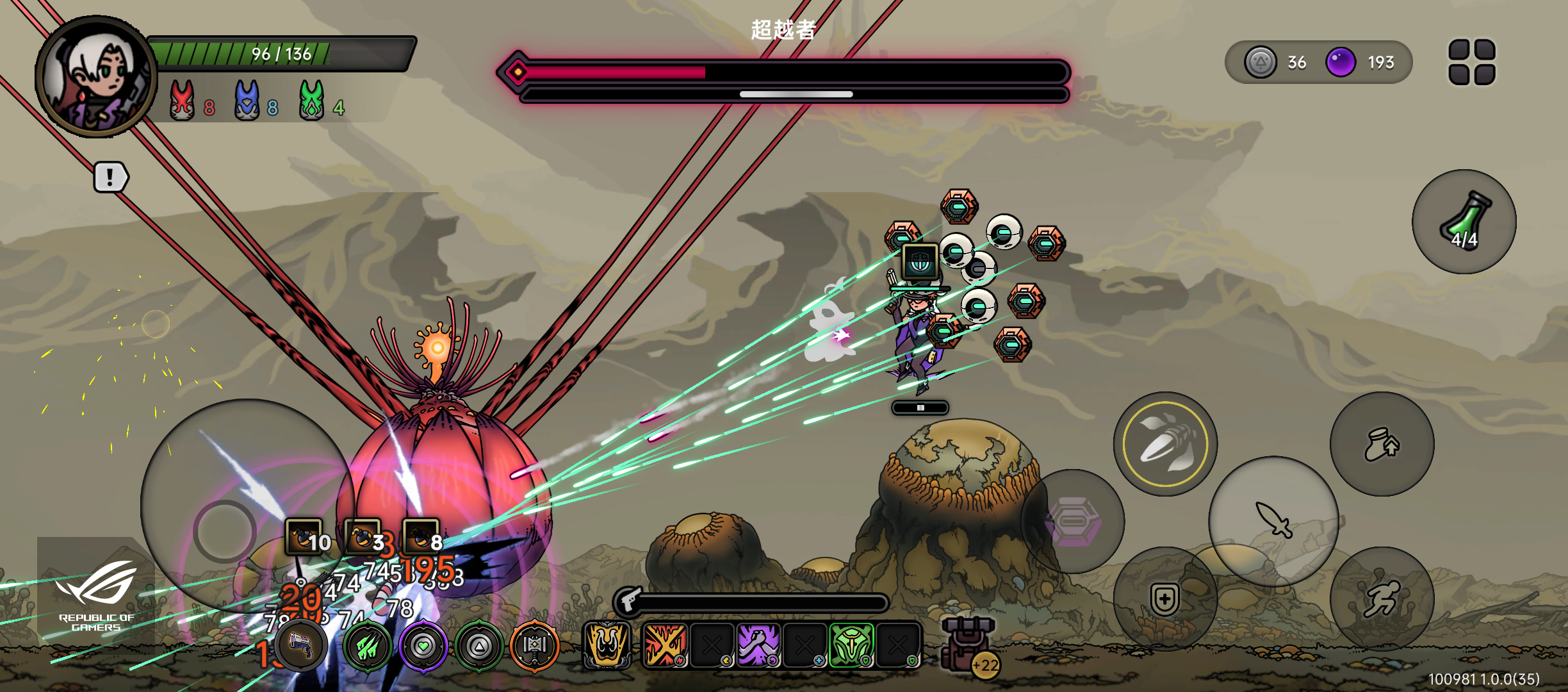Choose the green armor skill slot
1568x692 pixels.
click(x=851, y=645)
